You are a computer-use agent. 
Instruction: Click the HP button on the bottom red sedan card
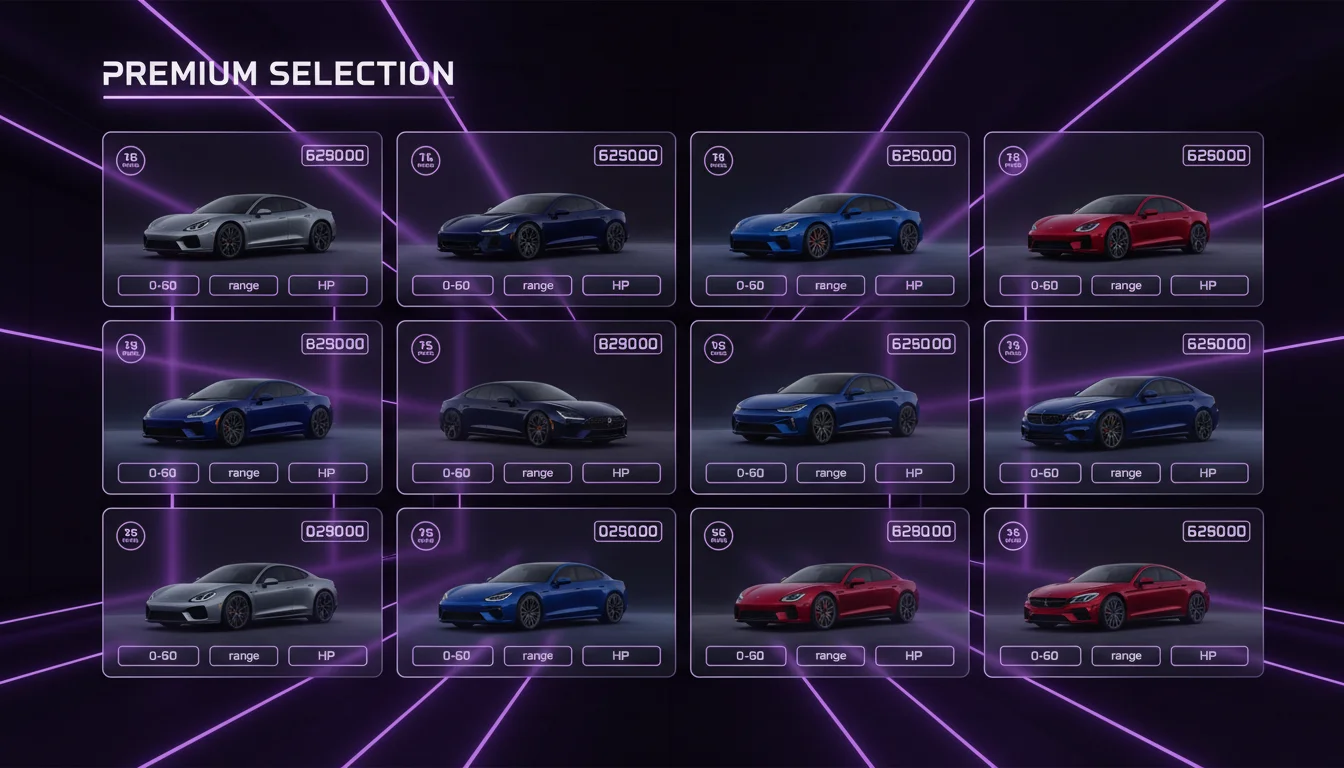coord(914,655)
